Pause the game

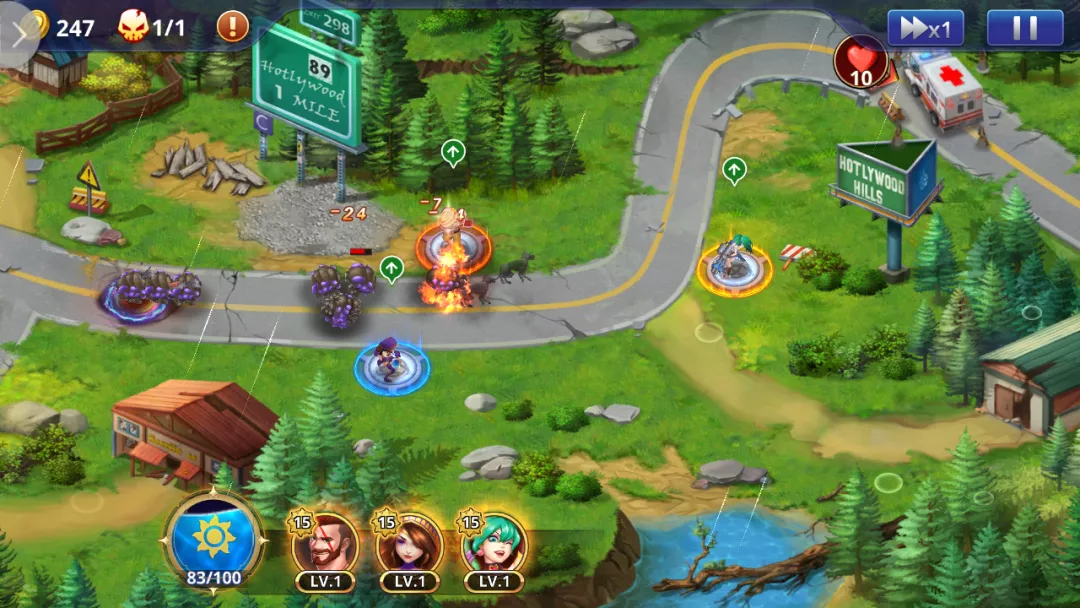coord(1025,28)
